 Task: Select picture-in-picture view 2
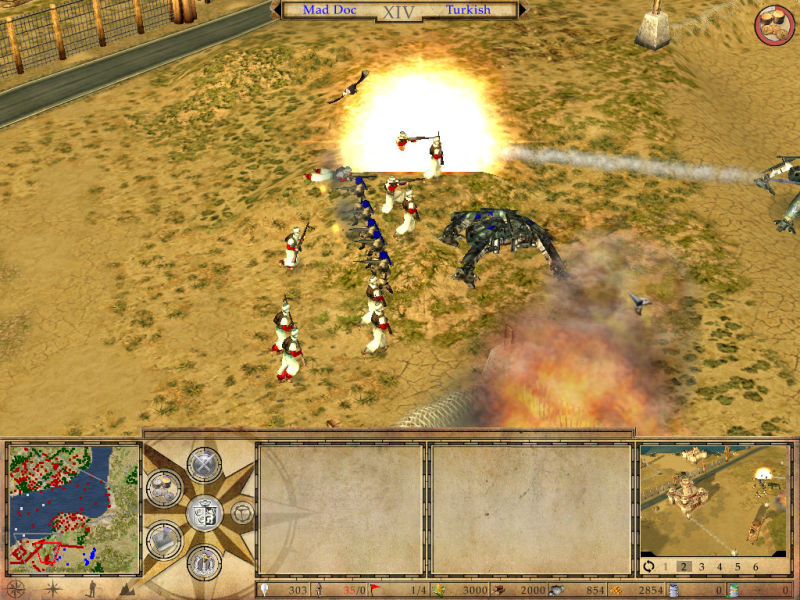point(685,566)
